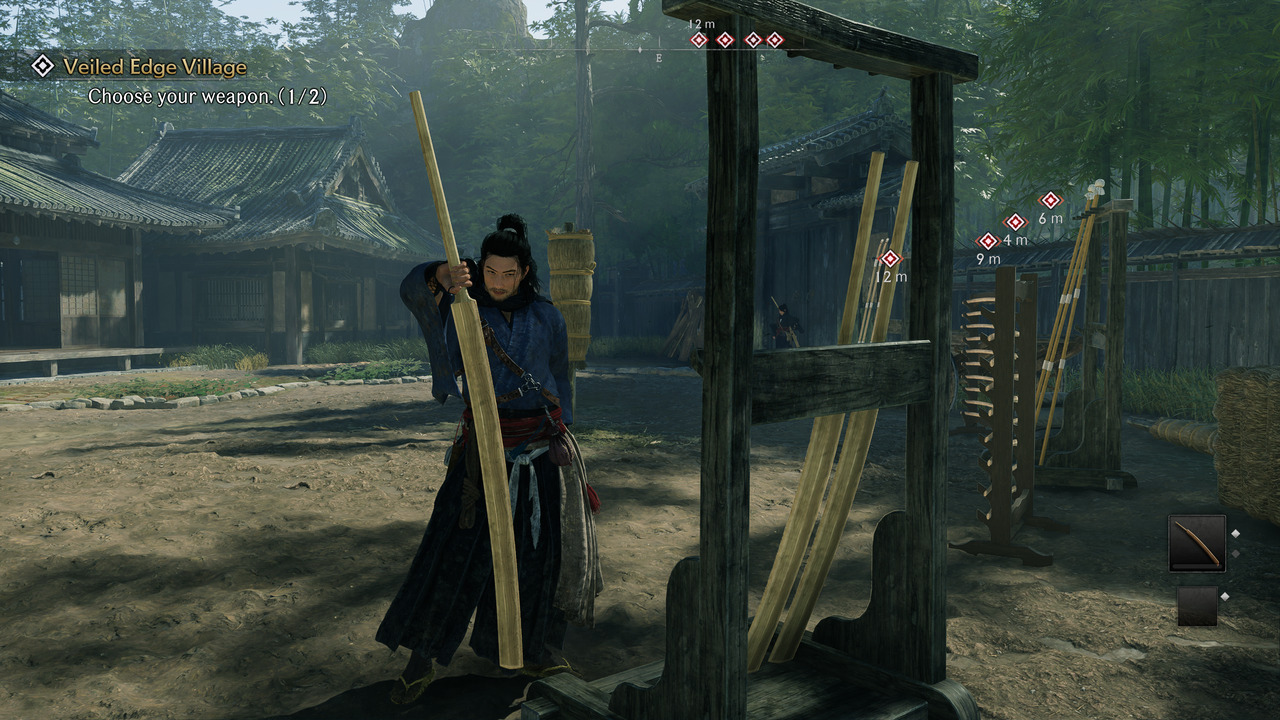The height and width of the screenshot is (720, 1280).
Task: Toggle the top white diamond next to the katana slot
Action: pos(1236,533)
